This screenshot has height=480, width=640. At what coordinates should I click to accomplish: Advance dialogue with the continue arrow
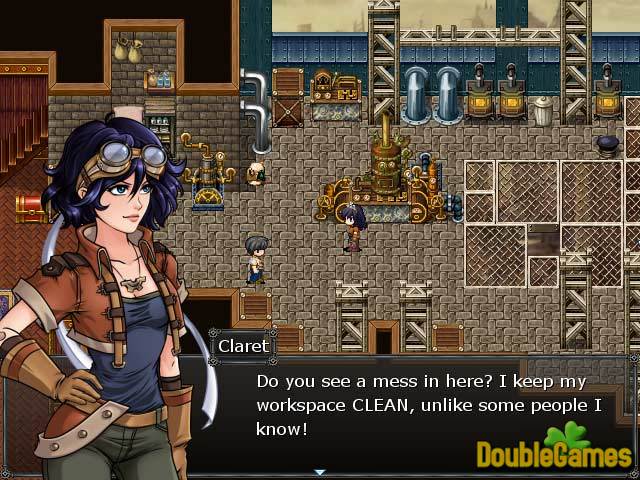click(320, 471)
